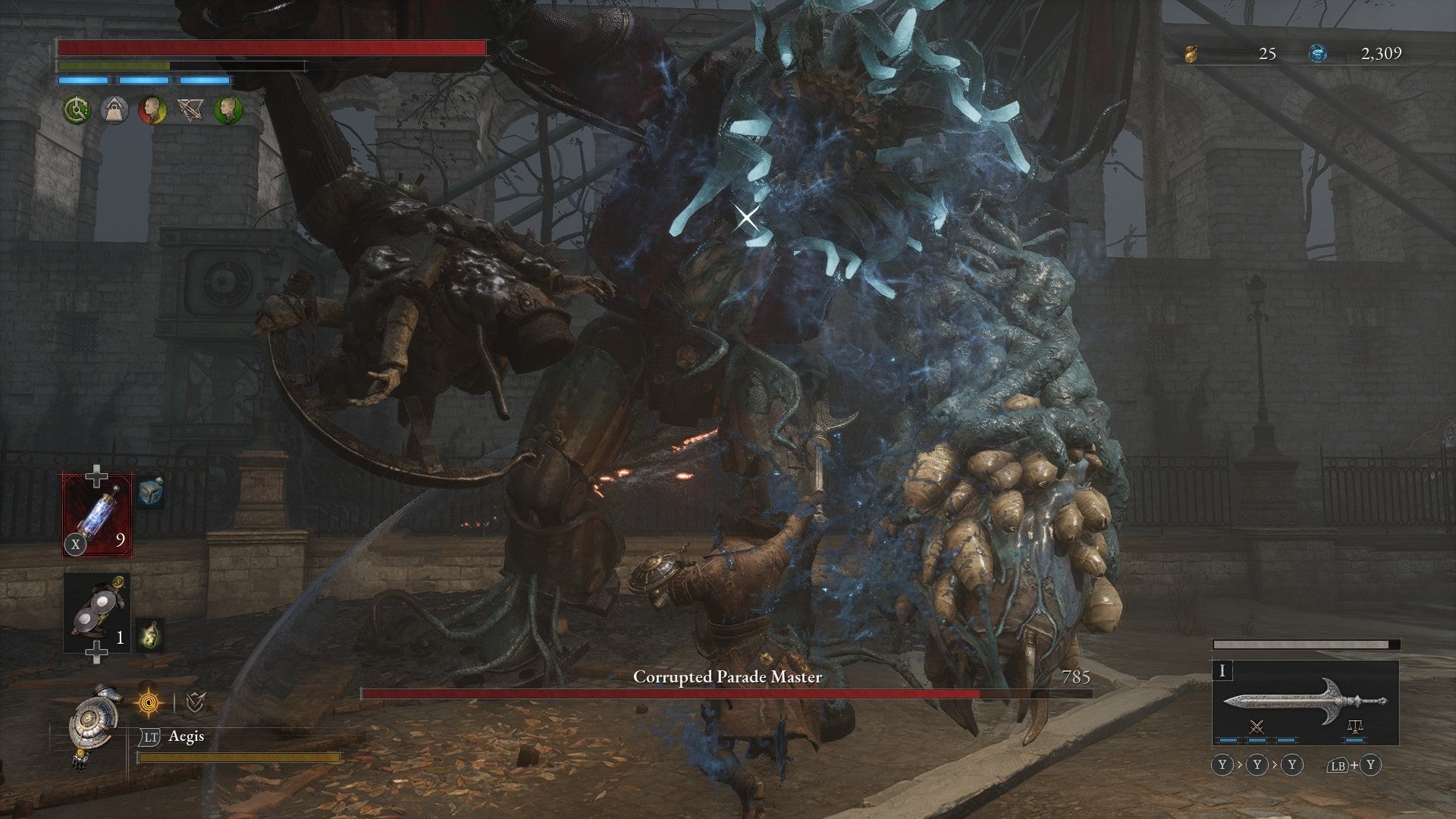Click the grey bell-shaped status icon

coord(115,111)
